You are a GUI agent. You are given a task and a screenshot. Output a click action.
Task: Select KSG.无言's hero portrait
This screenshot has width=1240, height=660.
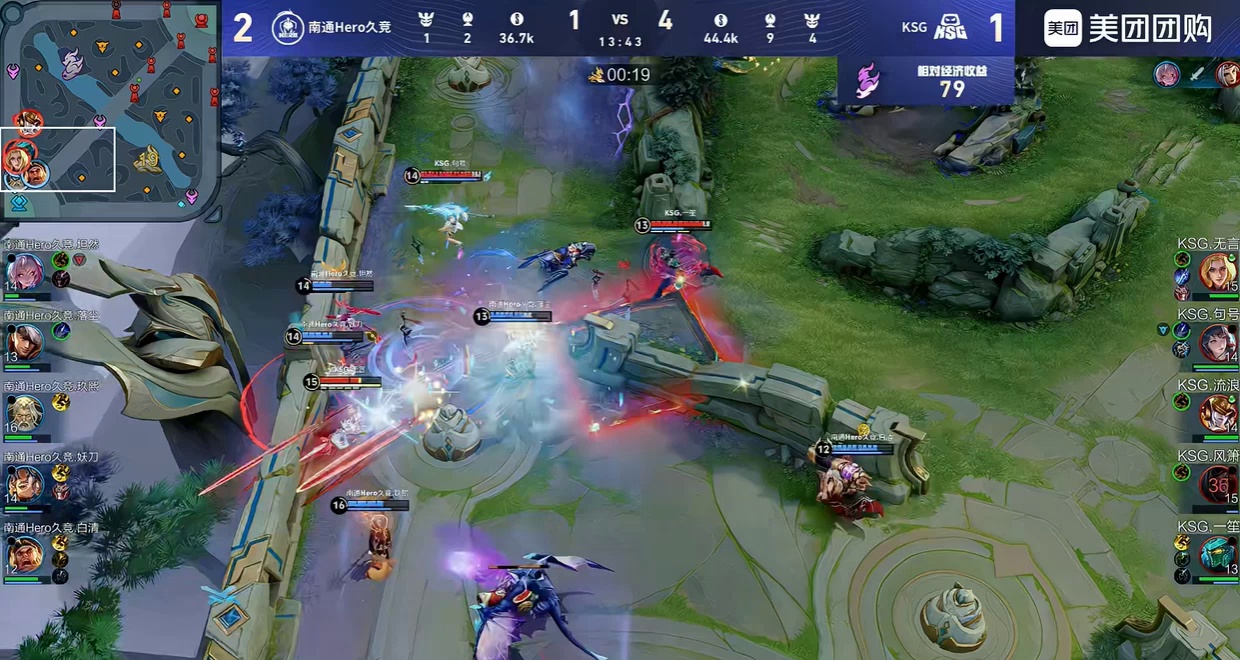(1218, 272)
